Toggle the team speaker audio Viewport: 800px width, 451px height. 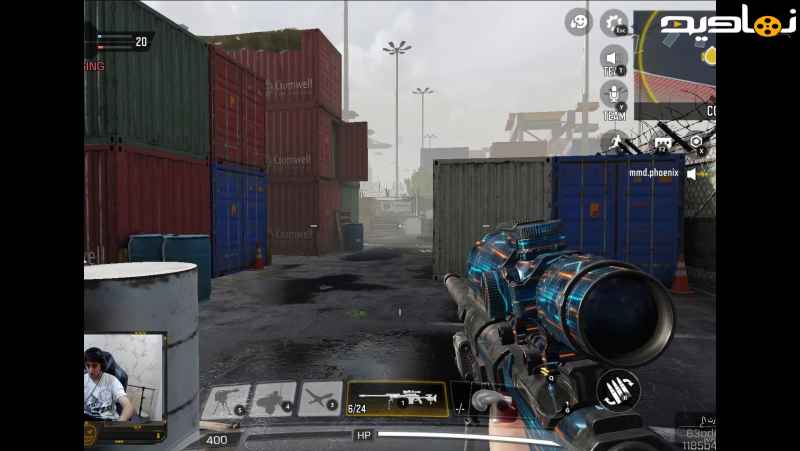click(613, 59)
